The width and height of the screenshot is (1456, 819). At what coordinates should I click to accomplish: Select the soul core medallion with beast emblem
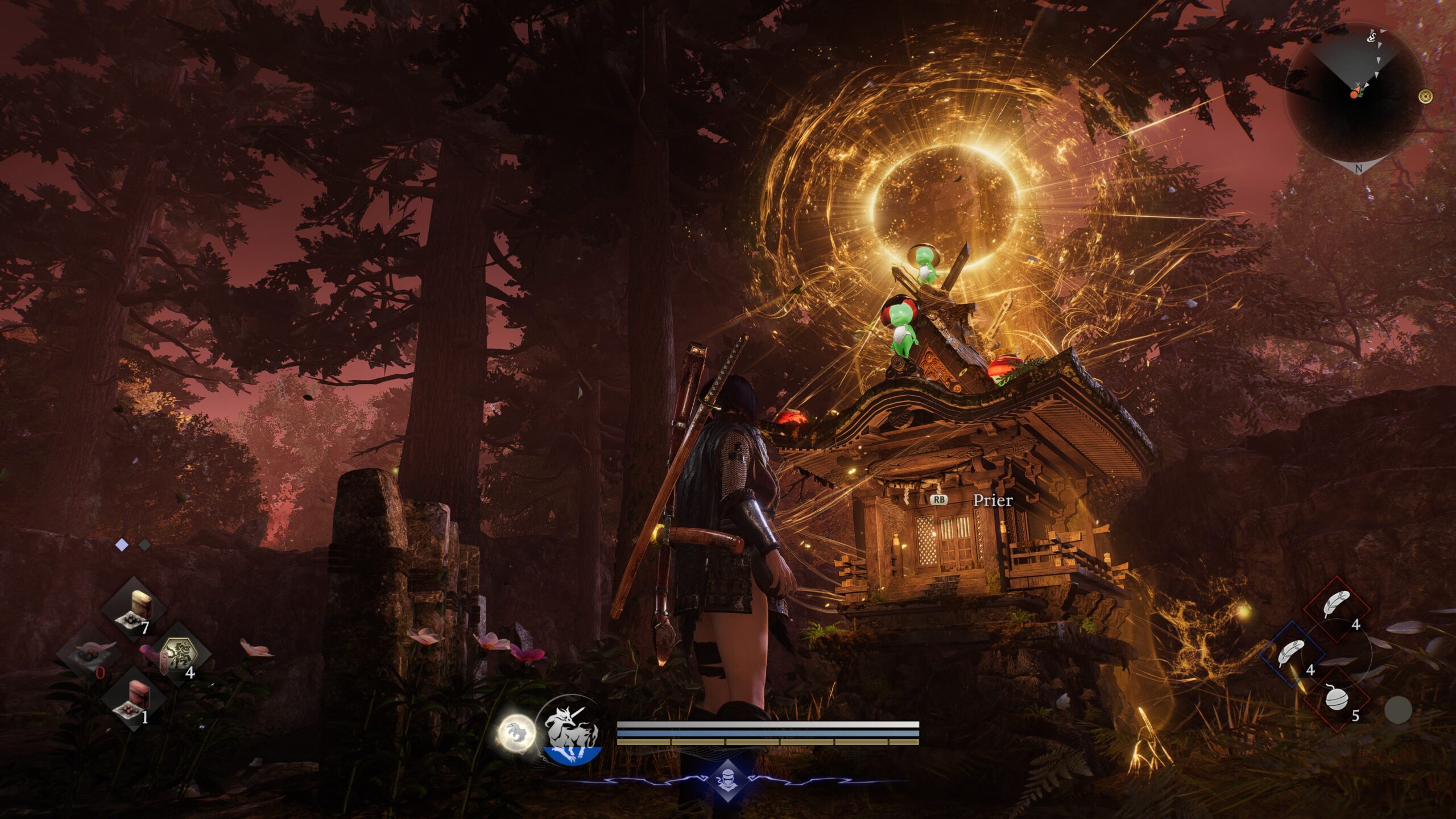[180, 656]
